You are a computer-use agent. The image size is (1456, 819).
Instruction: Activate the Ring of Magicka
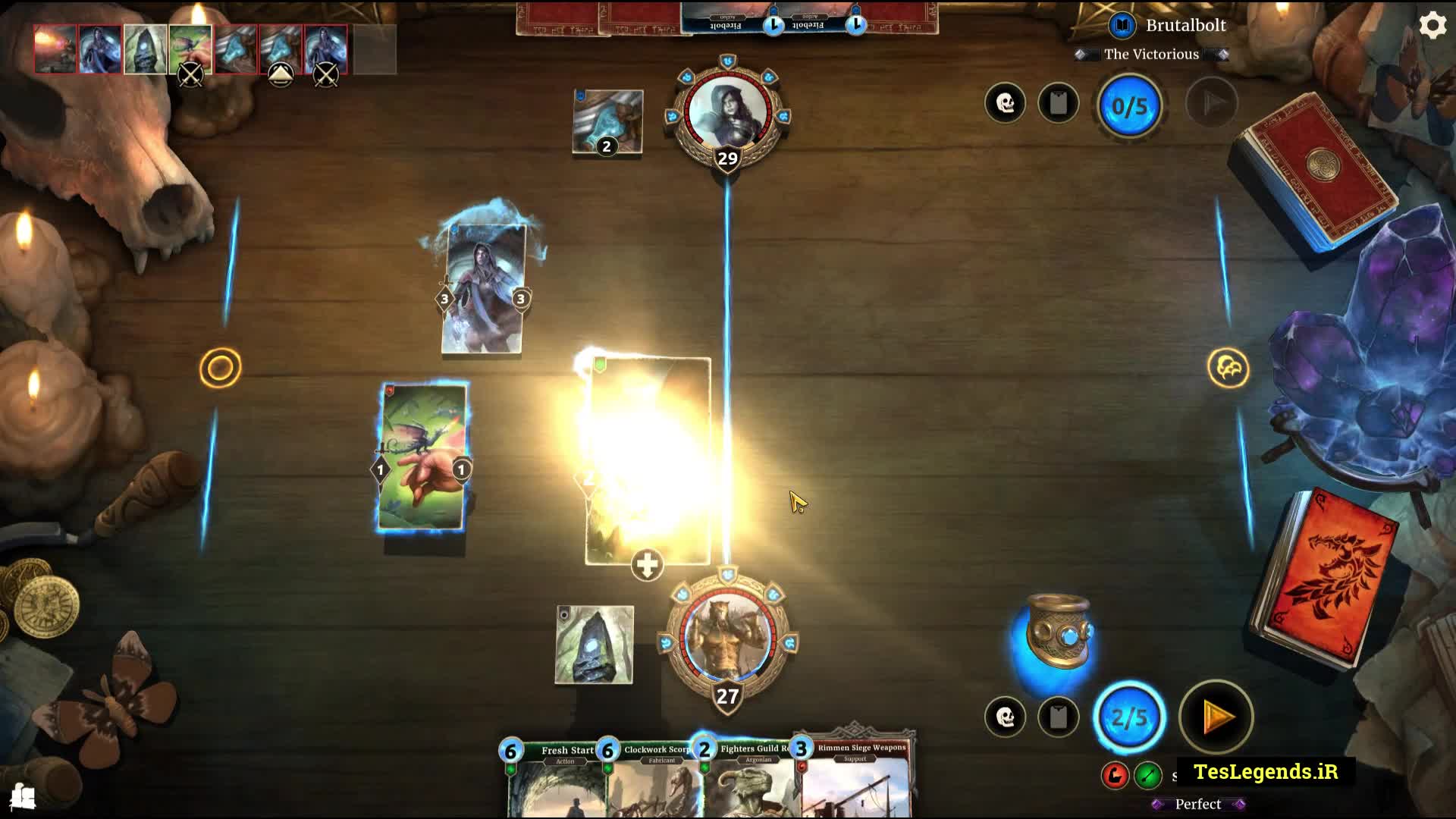[1059, 633]
